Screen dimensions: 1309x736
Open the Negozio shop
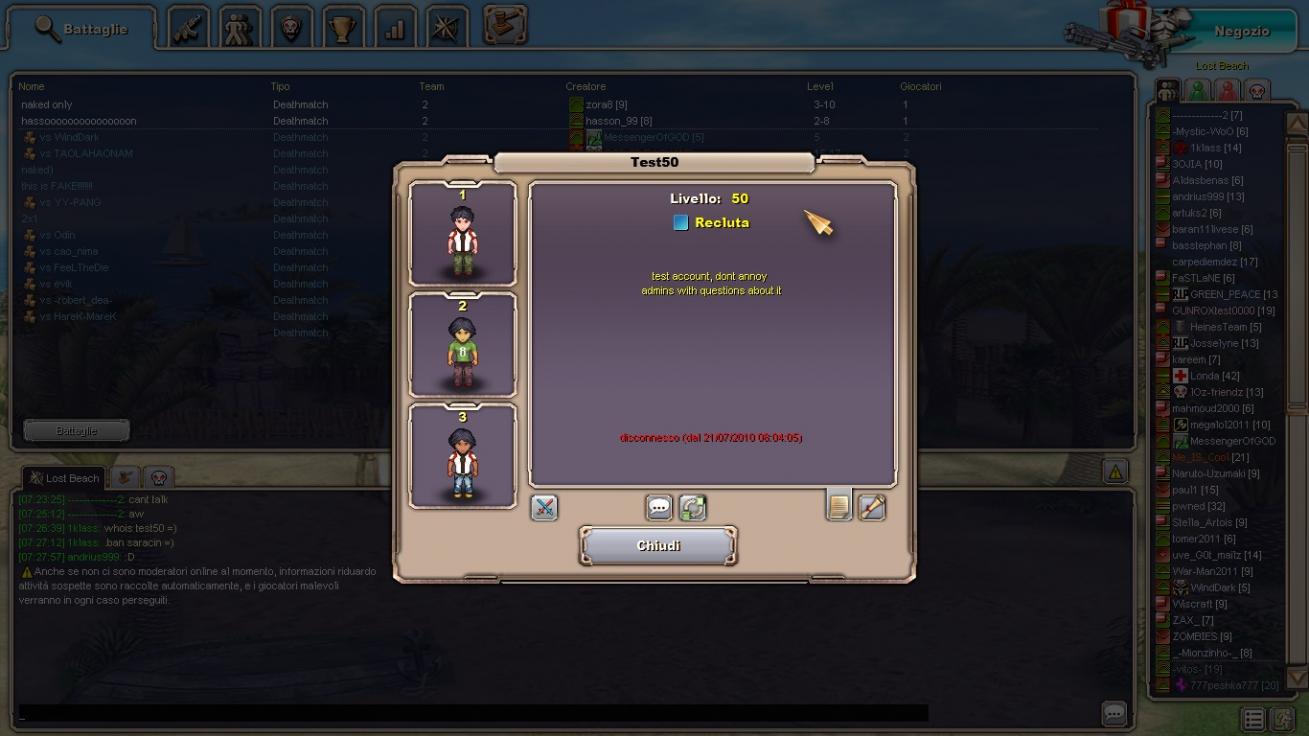tap(1241, 31)
